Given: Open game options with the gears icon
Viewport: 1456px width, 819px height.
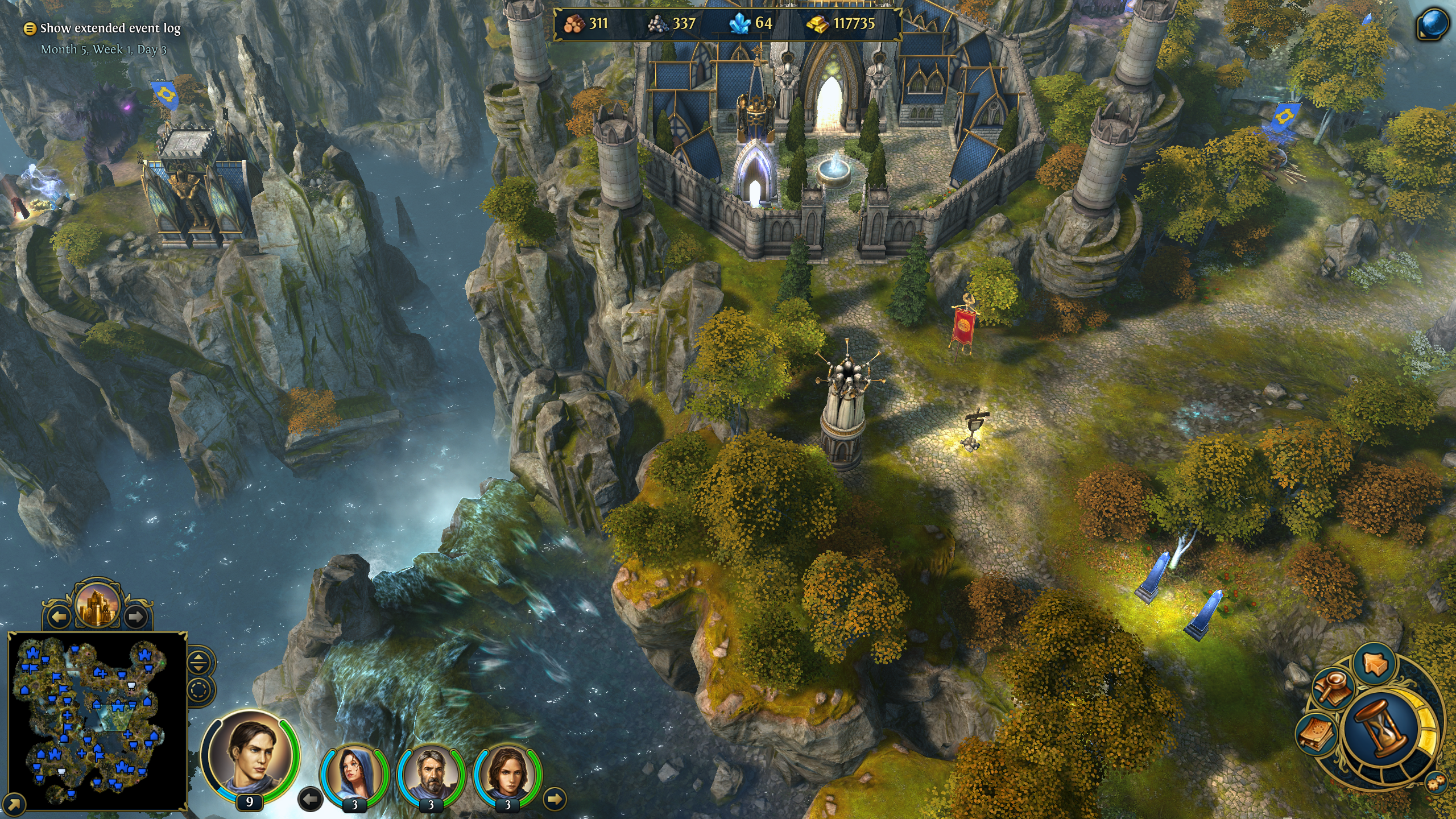Looking at the screenshot, I should coord(1435,783).
